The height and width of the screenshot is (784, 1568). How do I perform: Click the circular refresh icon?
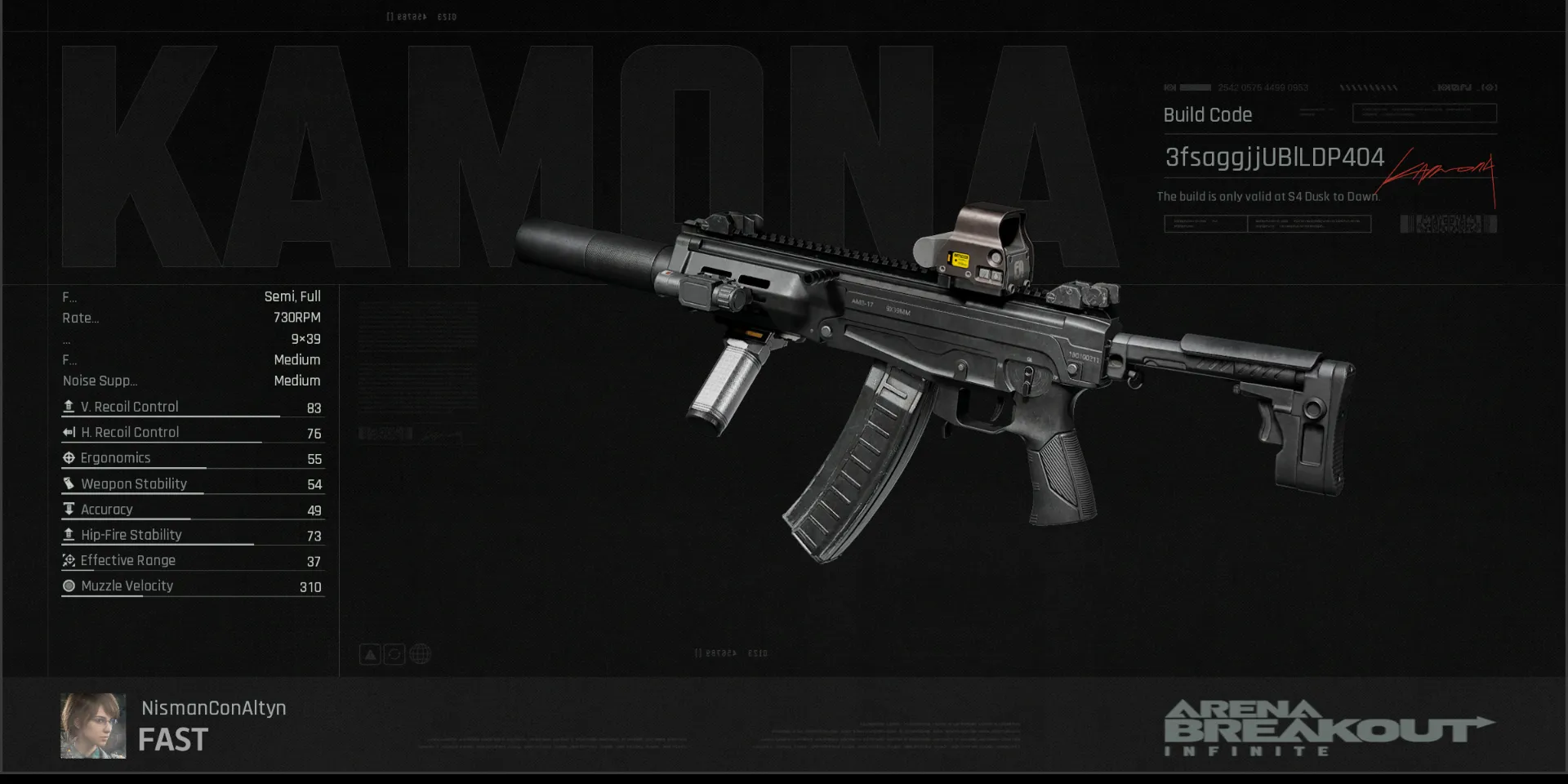click(x=394, y=654)
